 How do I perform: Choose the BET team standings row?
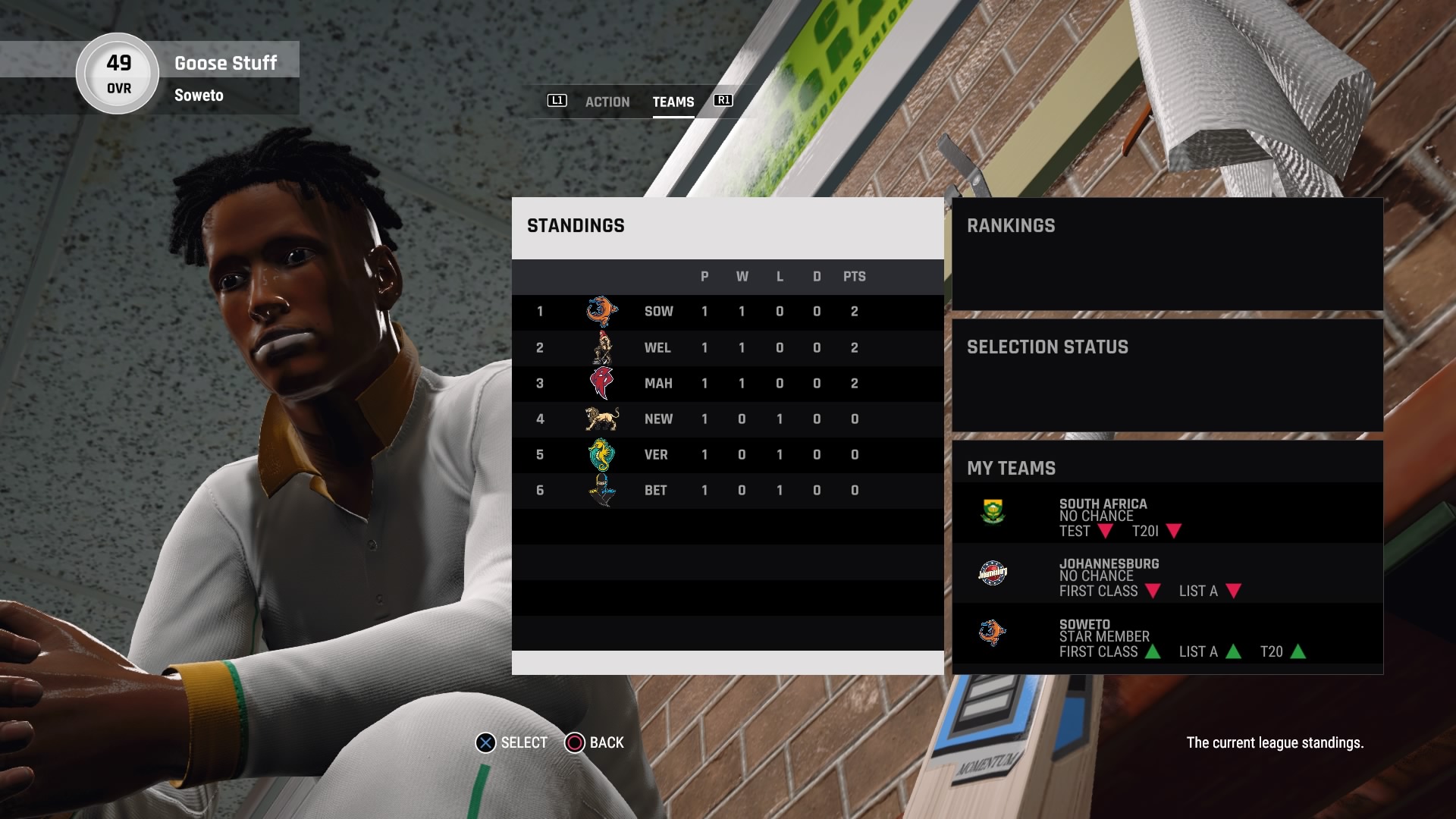726,491
